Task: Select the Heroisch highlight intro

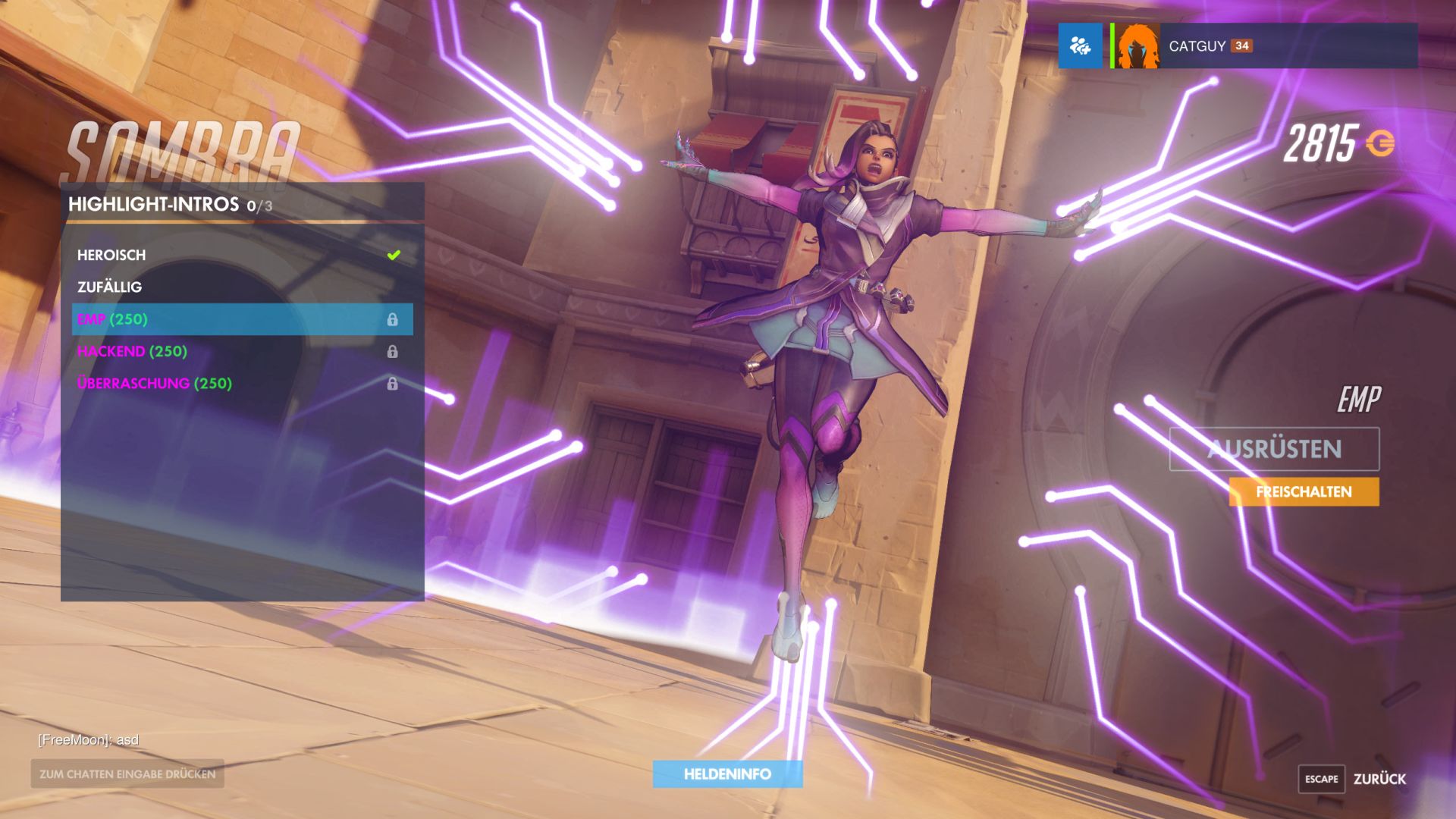Action: [241, 256]
